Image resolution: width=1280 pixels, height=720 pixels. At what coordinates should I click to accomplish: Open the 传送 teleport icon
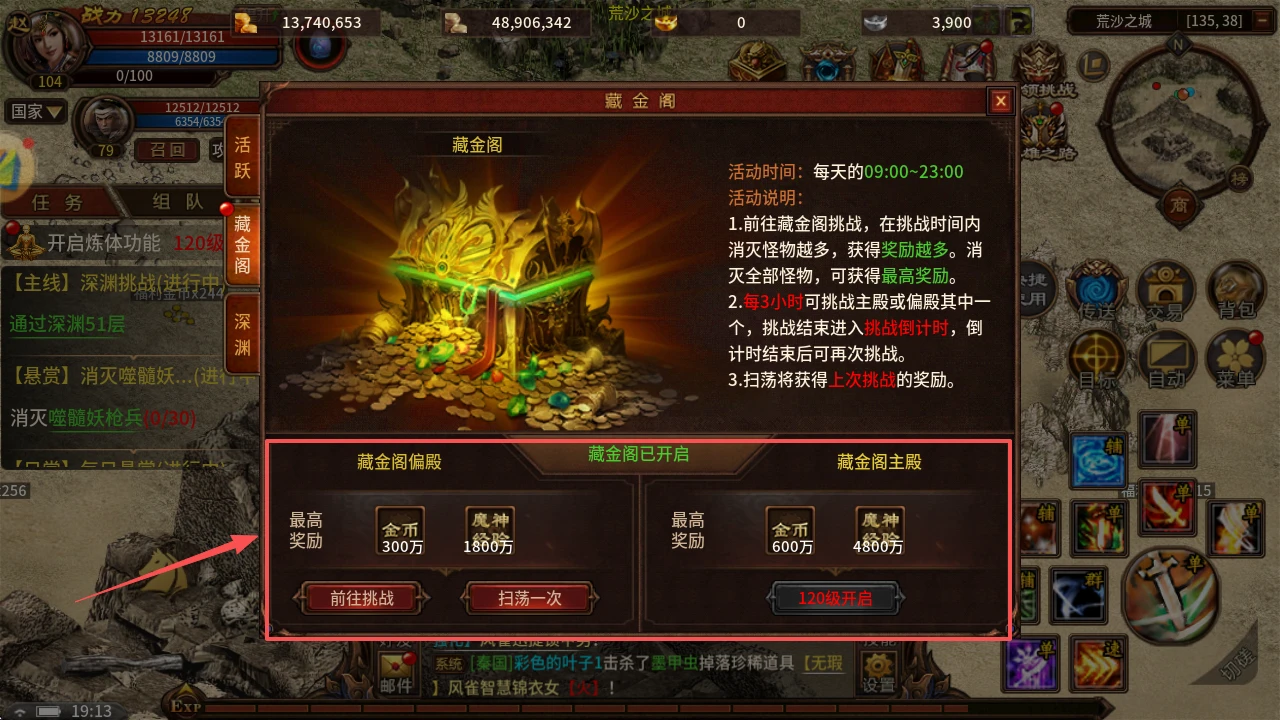[1097, 290]
